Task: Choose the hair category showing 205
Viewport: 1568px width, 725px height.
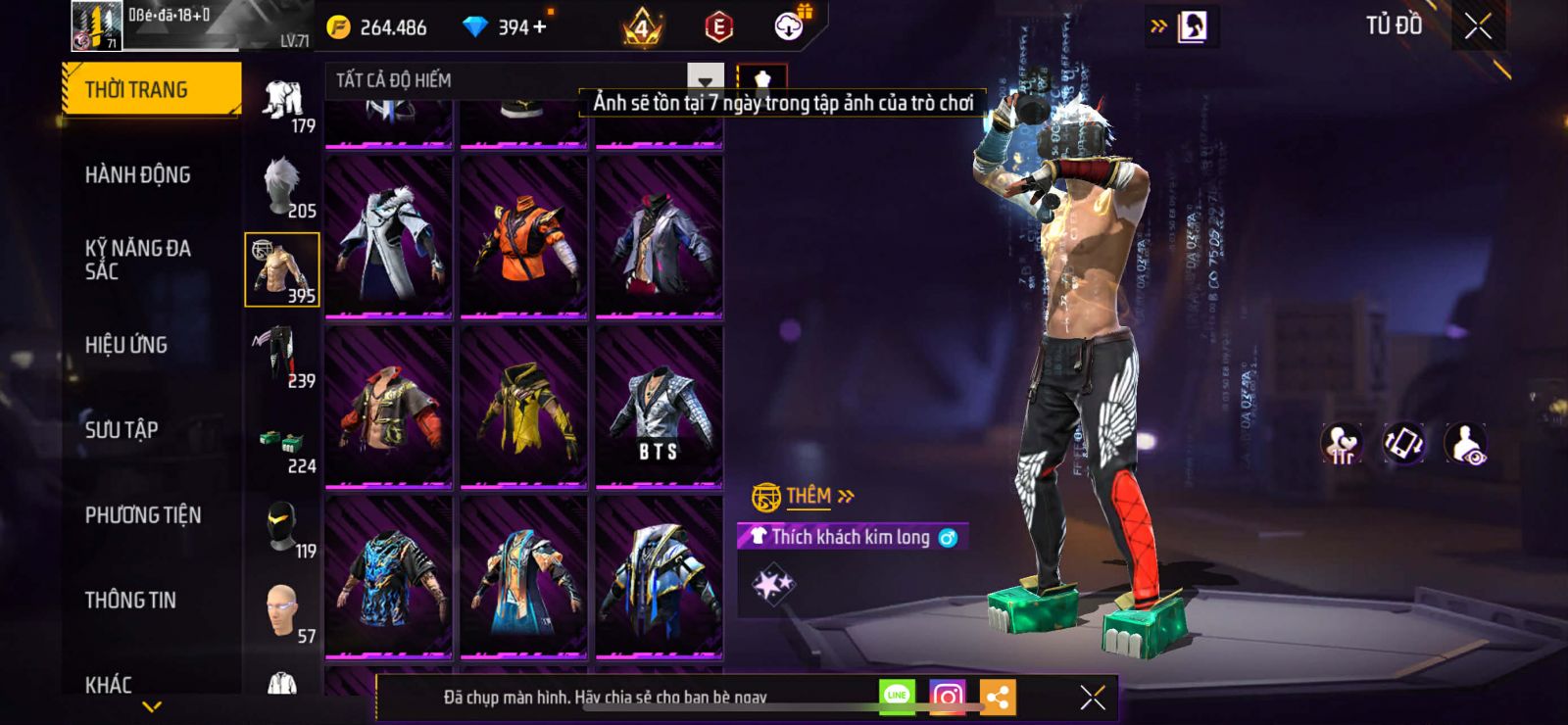Action: [282, 185]
